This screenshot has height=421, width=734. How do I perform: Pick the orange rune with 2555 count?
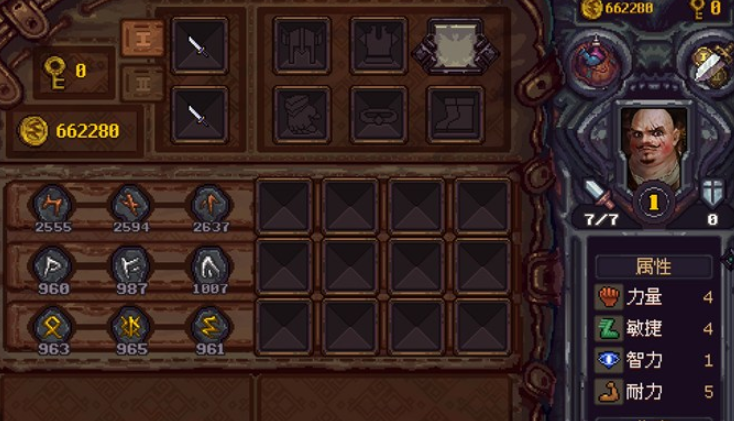click(52, 203)
